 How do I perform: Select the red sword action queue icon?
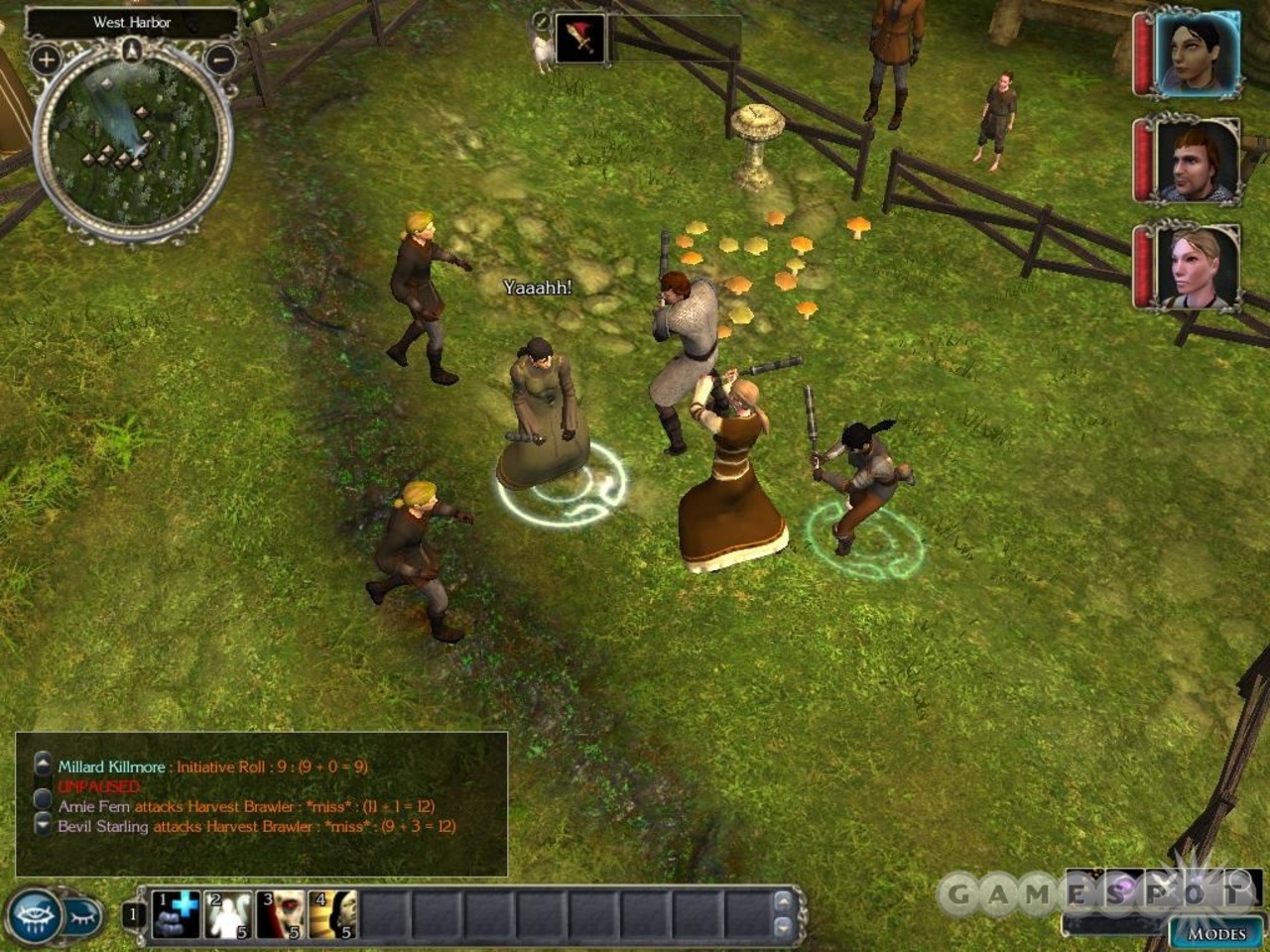580,40
